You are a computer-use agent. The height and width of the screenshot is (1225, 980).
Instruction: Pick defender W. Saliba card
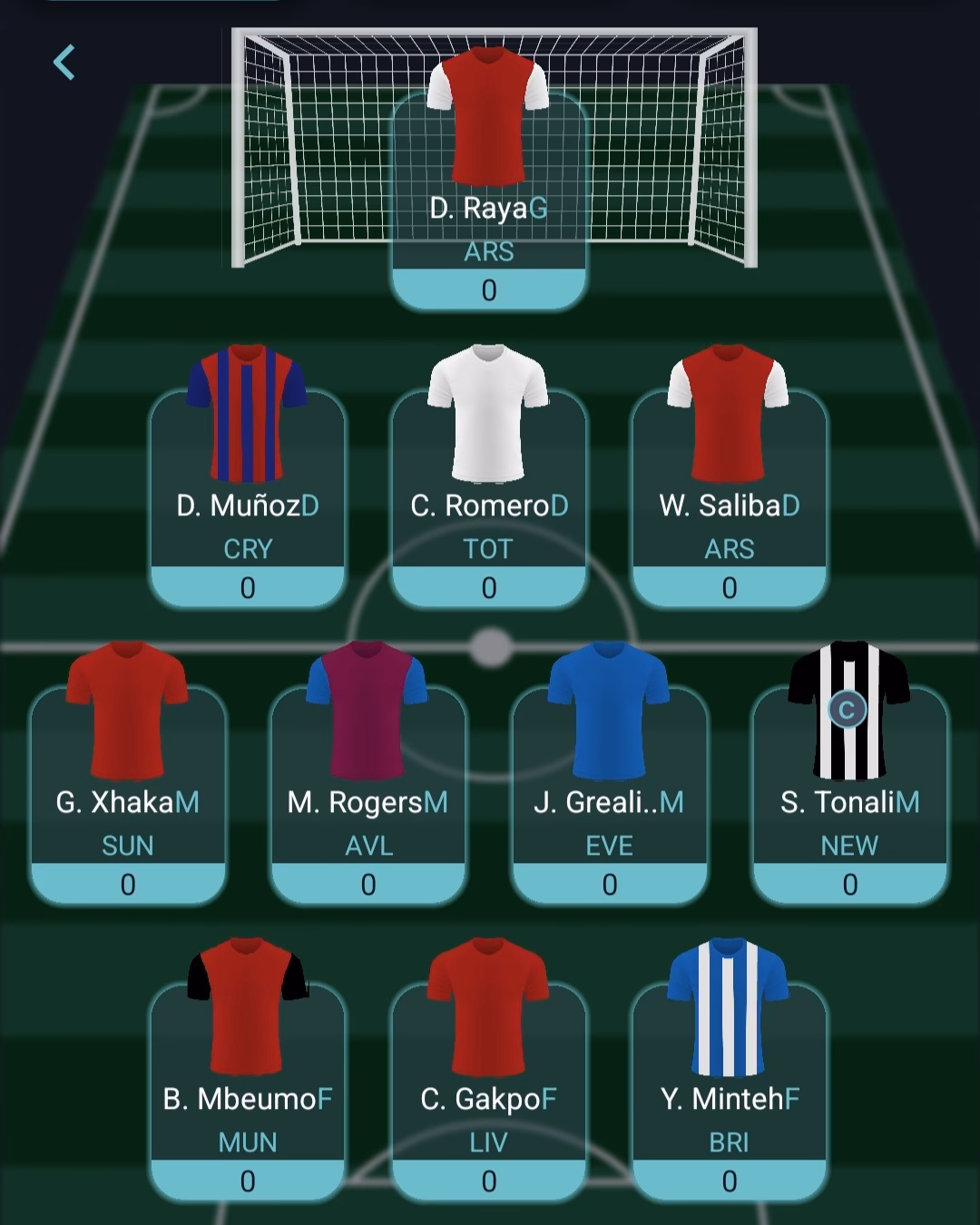(x=729, y=505)
